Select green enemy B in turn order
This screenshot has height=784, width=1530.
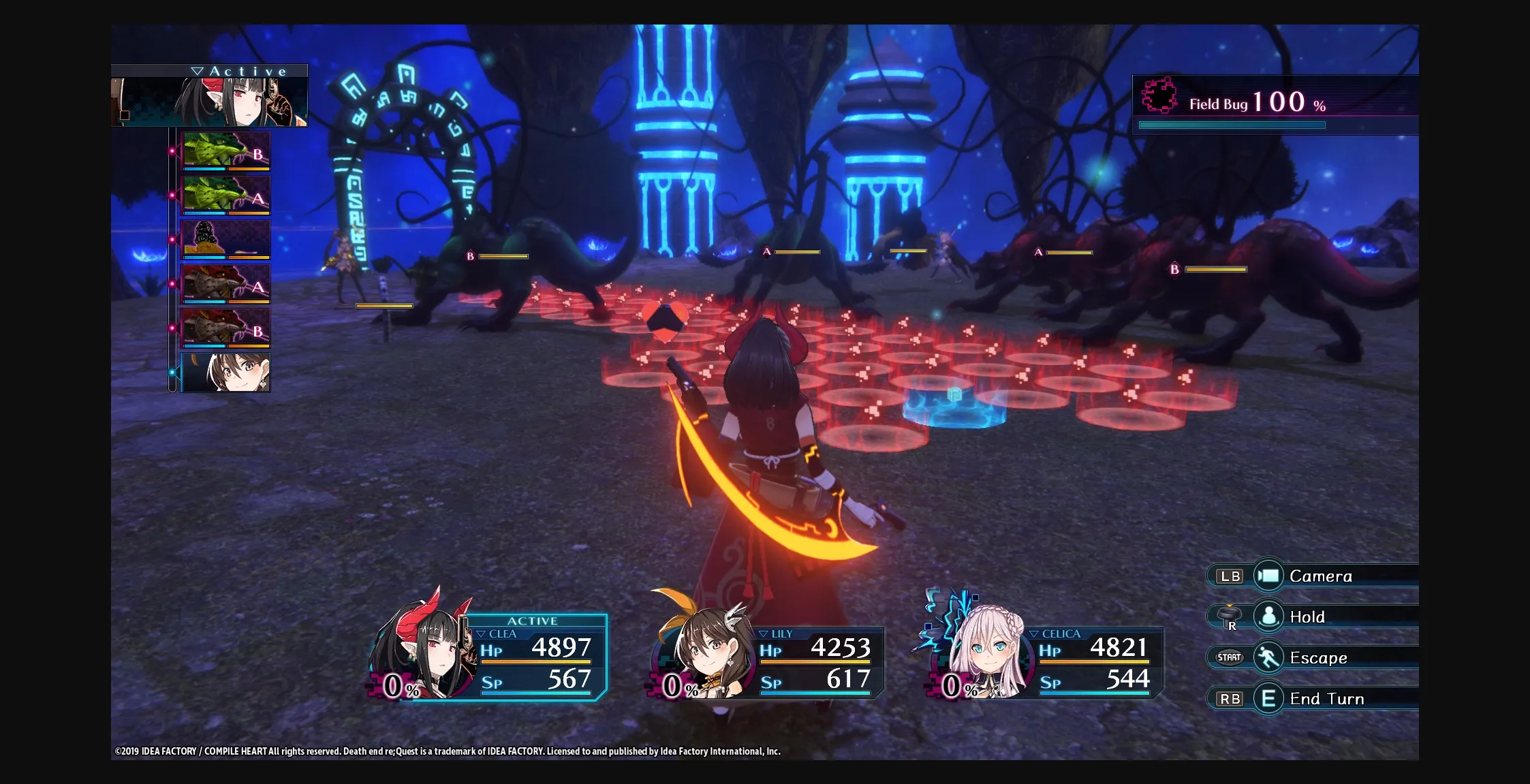pyautogui.click(x=225, y=151)
